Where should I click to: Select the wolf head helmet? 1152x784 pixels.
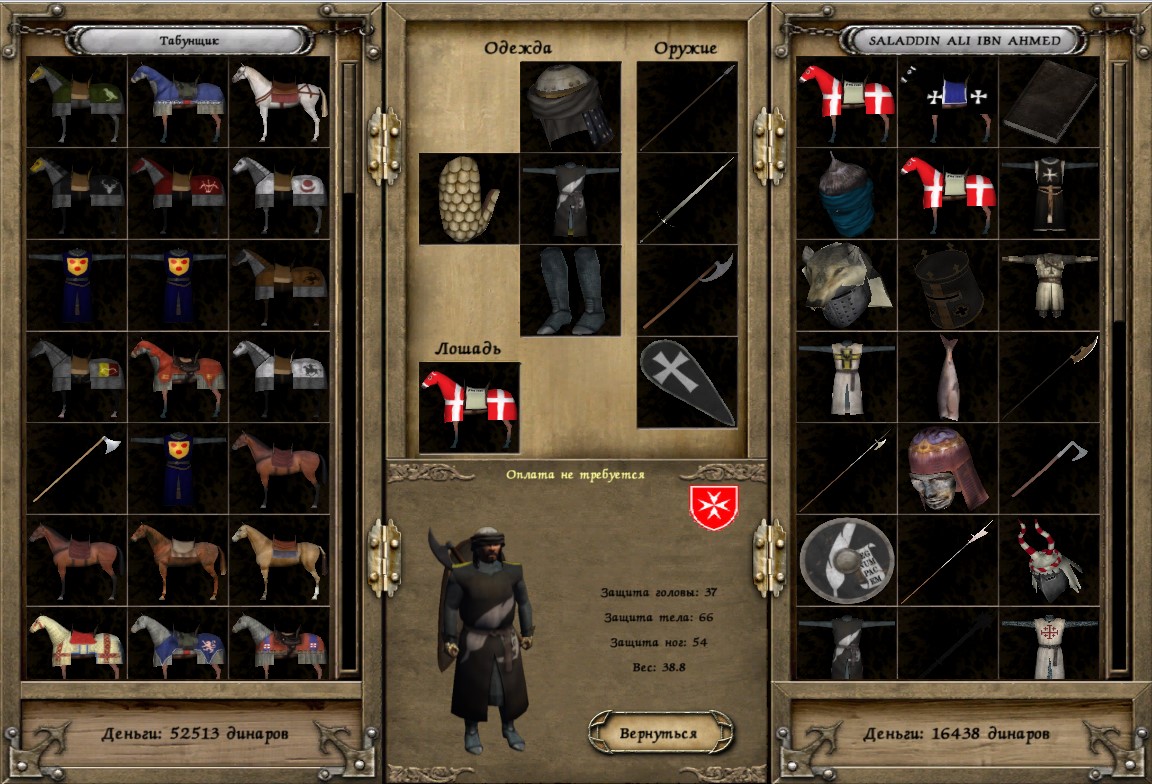[x=847, y=286]
